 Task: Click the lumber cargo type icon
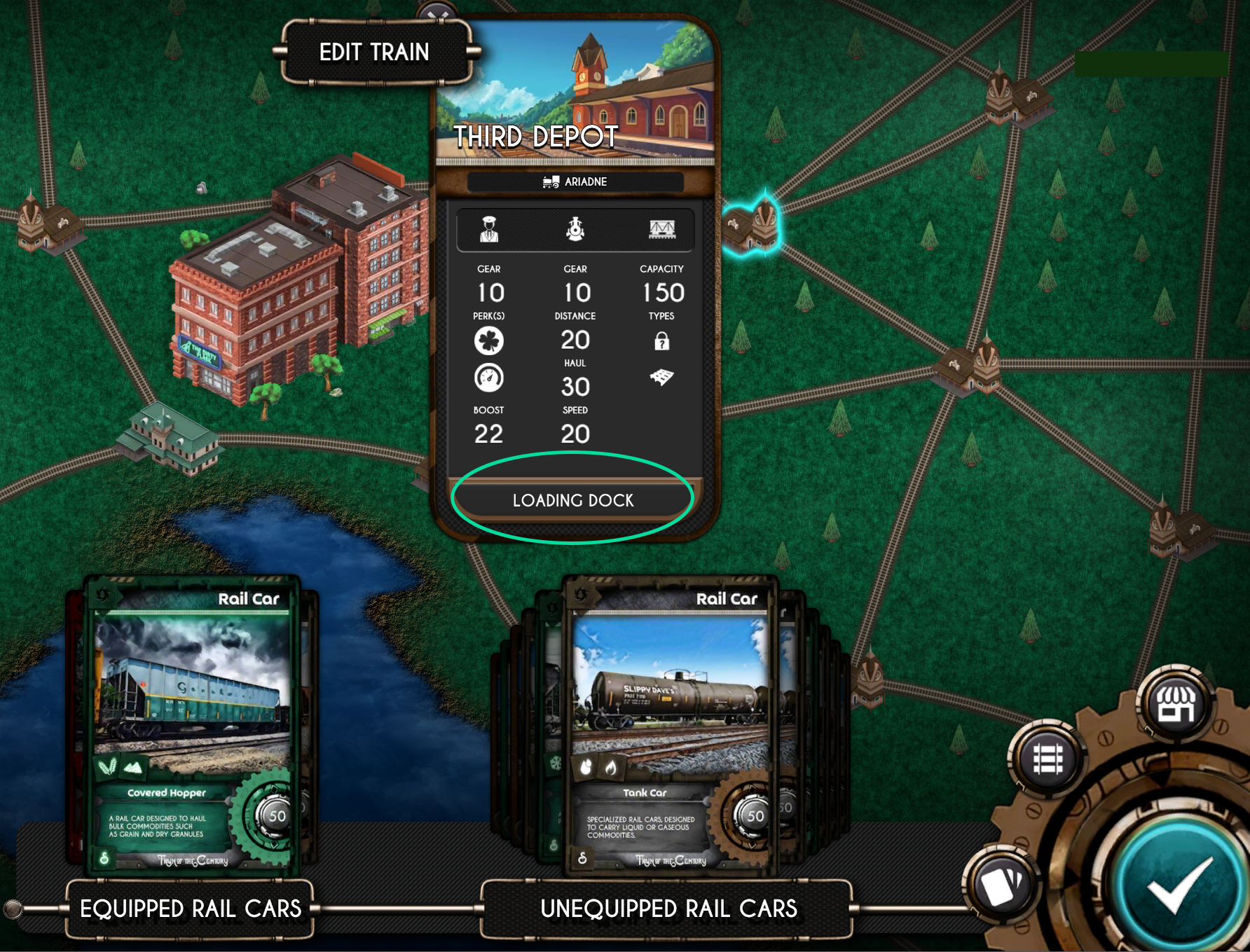point(661,378)
